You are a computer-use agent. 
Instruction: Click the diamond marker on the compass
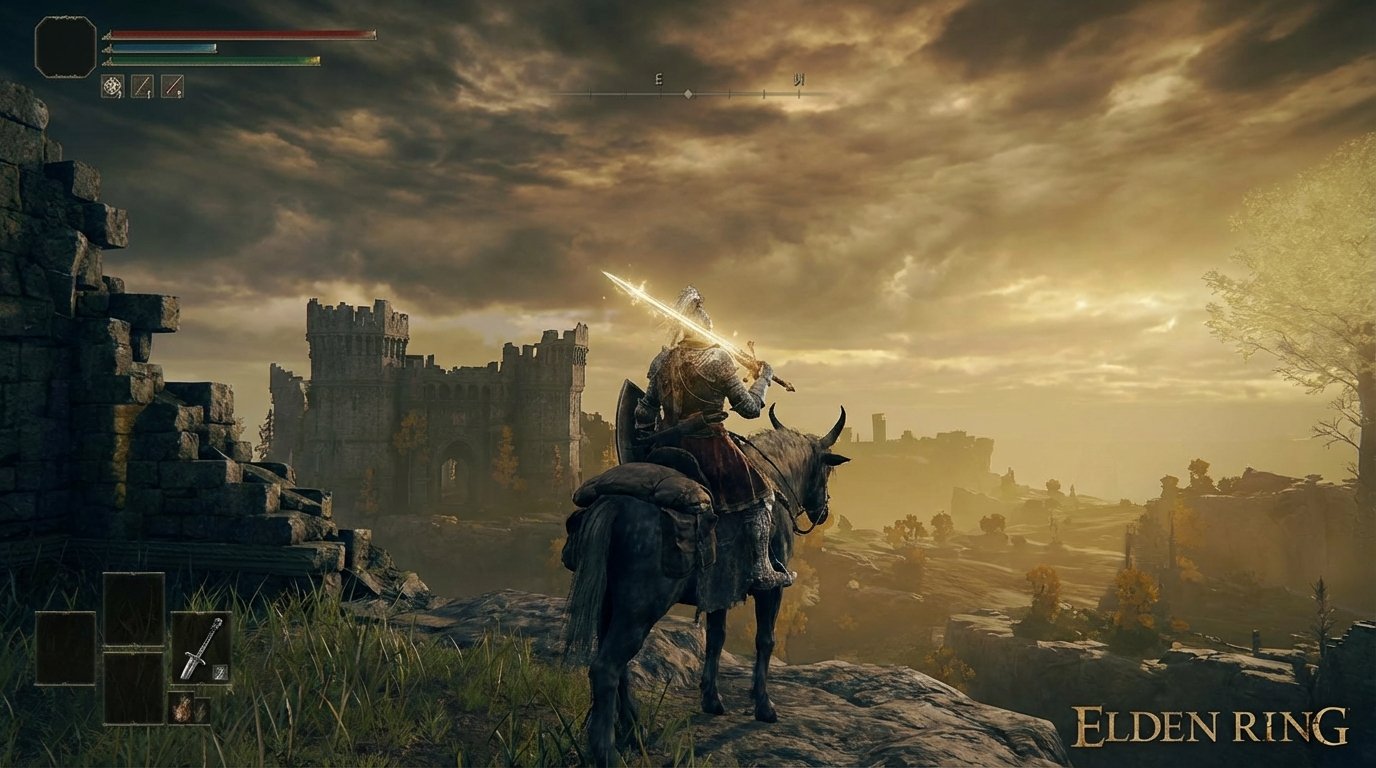[688, 95]
